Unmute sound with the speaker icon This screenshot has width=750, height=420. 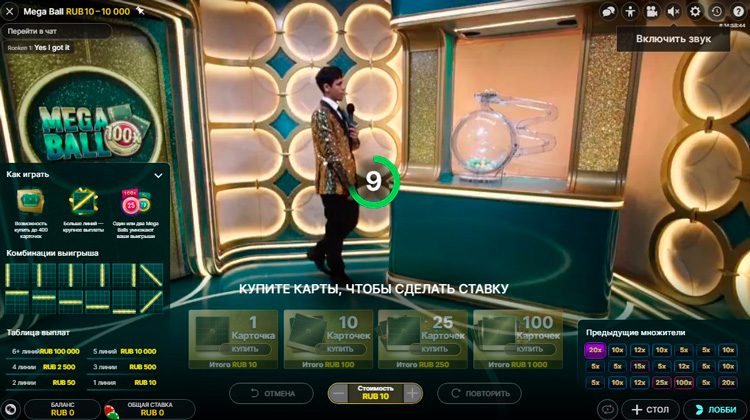(674, 11)
